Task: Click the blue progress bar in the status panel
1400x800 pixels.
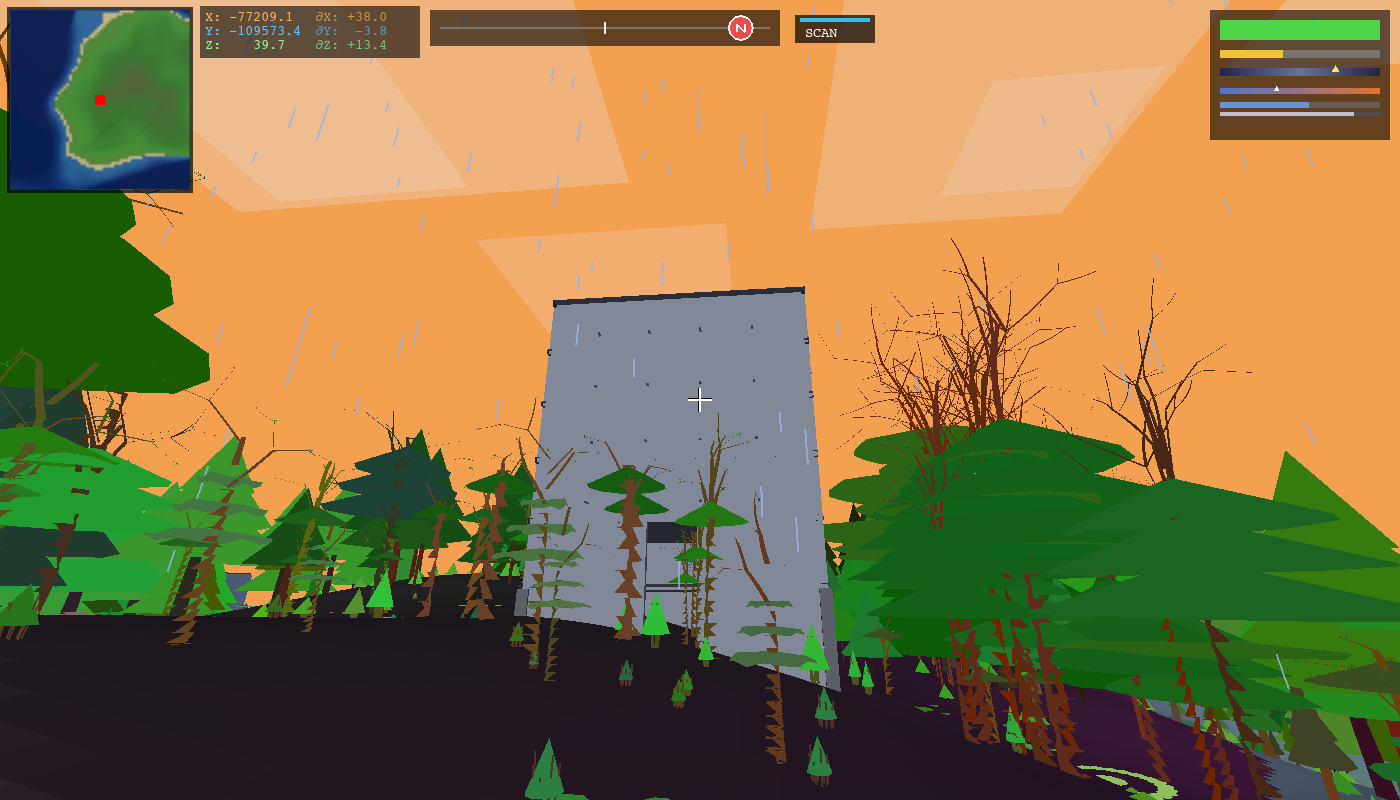Action: [x=1267, y=104]
